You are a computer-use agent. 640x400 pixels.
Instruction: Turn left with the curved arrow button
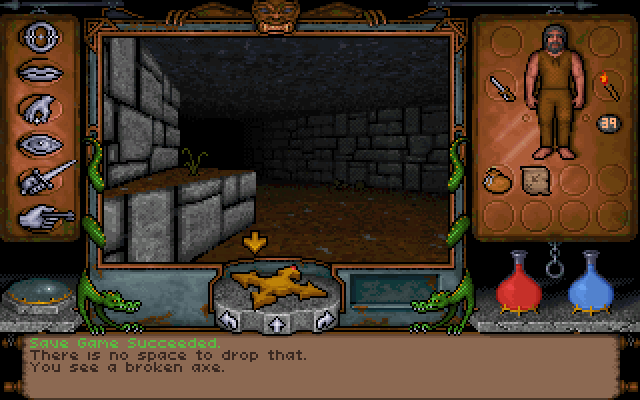pyautogui.click(x=229, y=321)
